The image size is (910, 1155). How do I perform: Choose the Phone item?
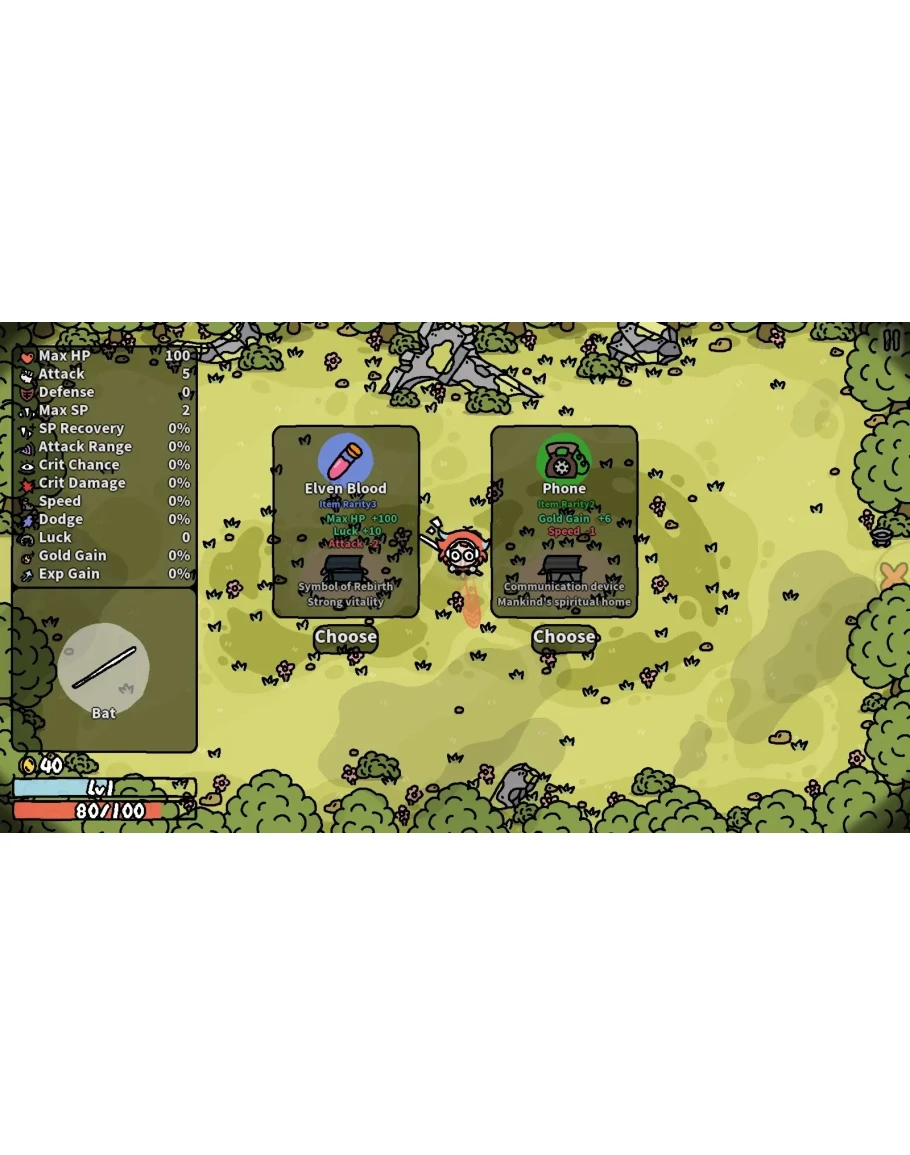click(564, 637)
